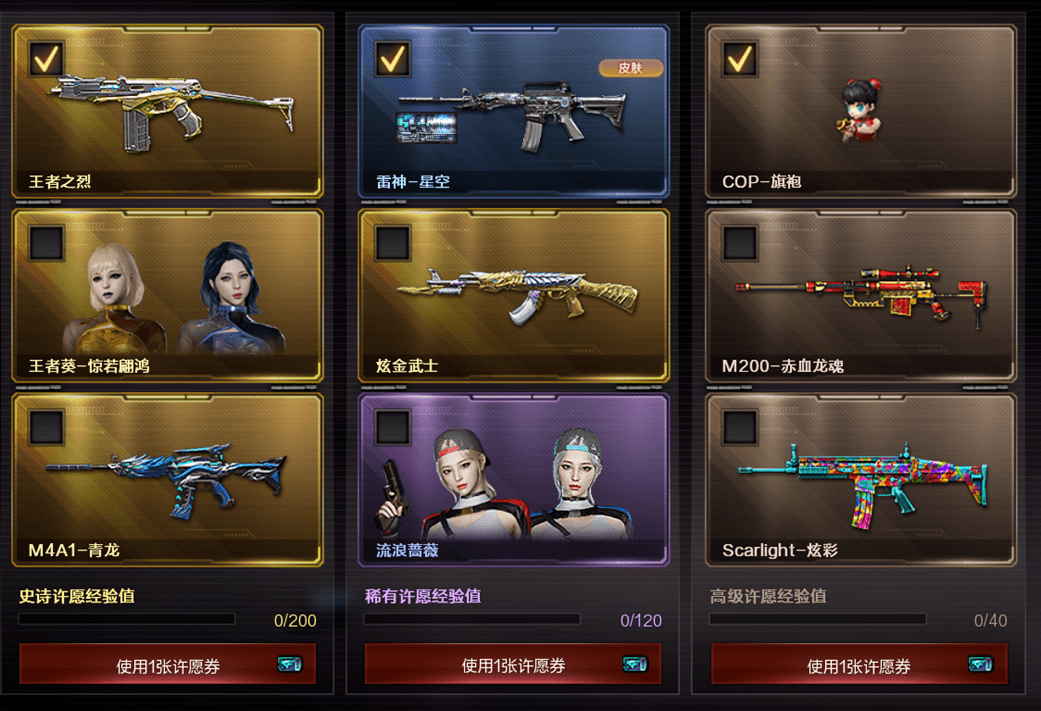1041x711 pixels.
Task: Uncheck the 雷神-星空 checkbox
Action: coord(392,58)
